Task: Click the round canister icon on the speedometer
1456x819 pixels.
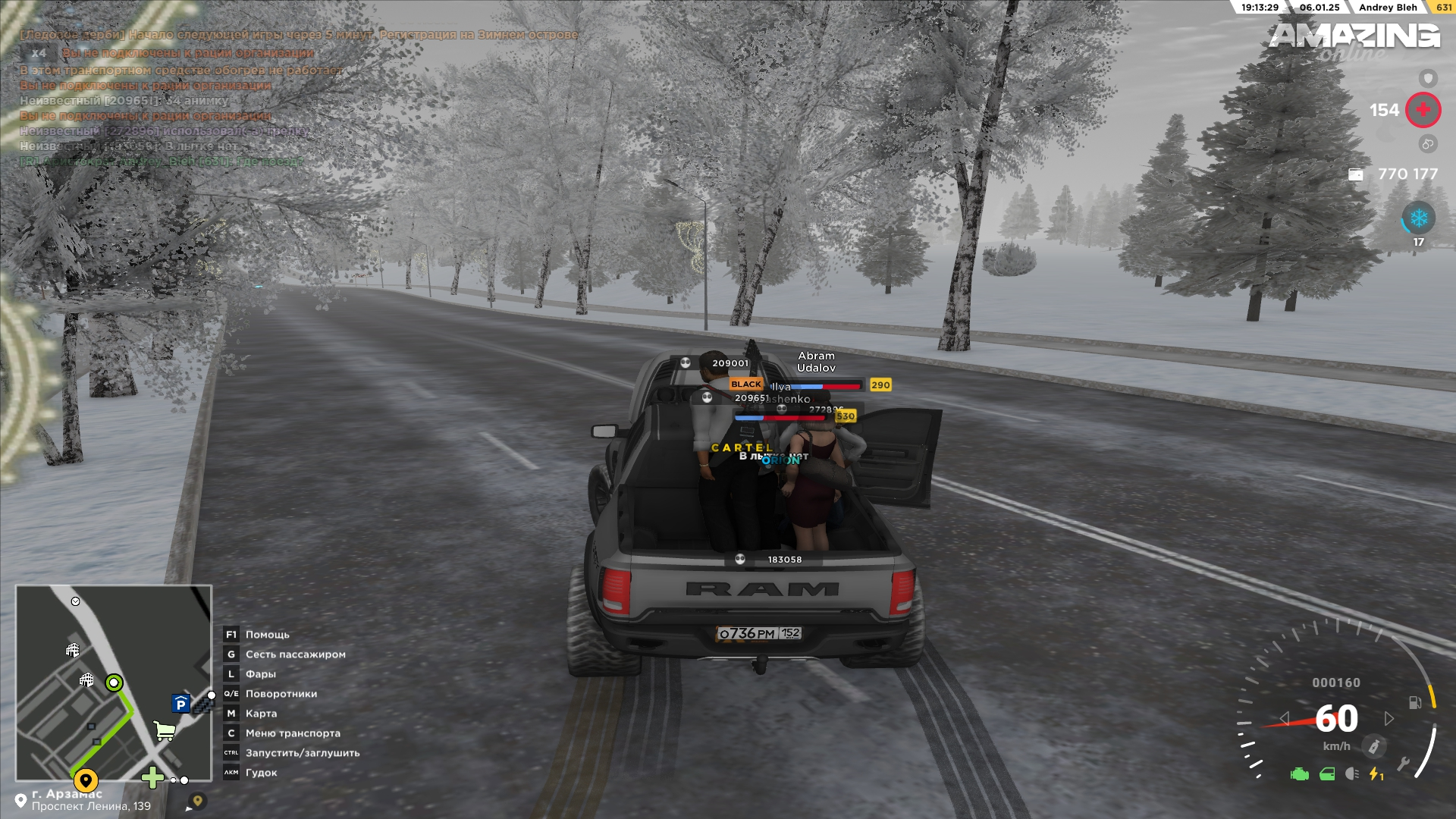Action: (x=1373, y=746)
